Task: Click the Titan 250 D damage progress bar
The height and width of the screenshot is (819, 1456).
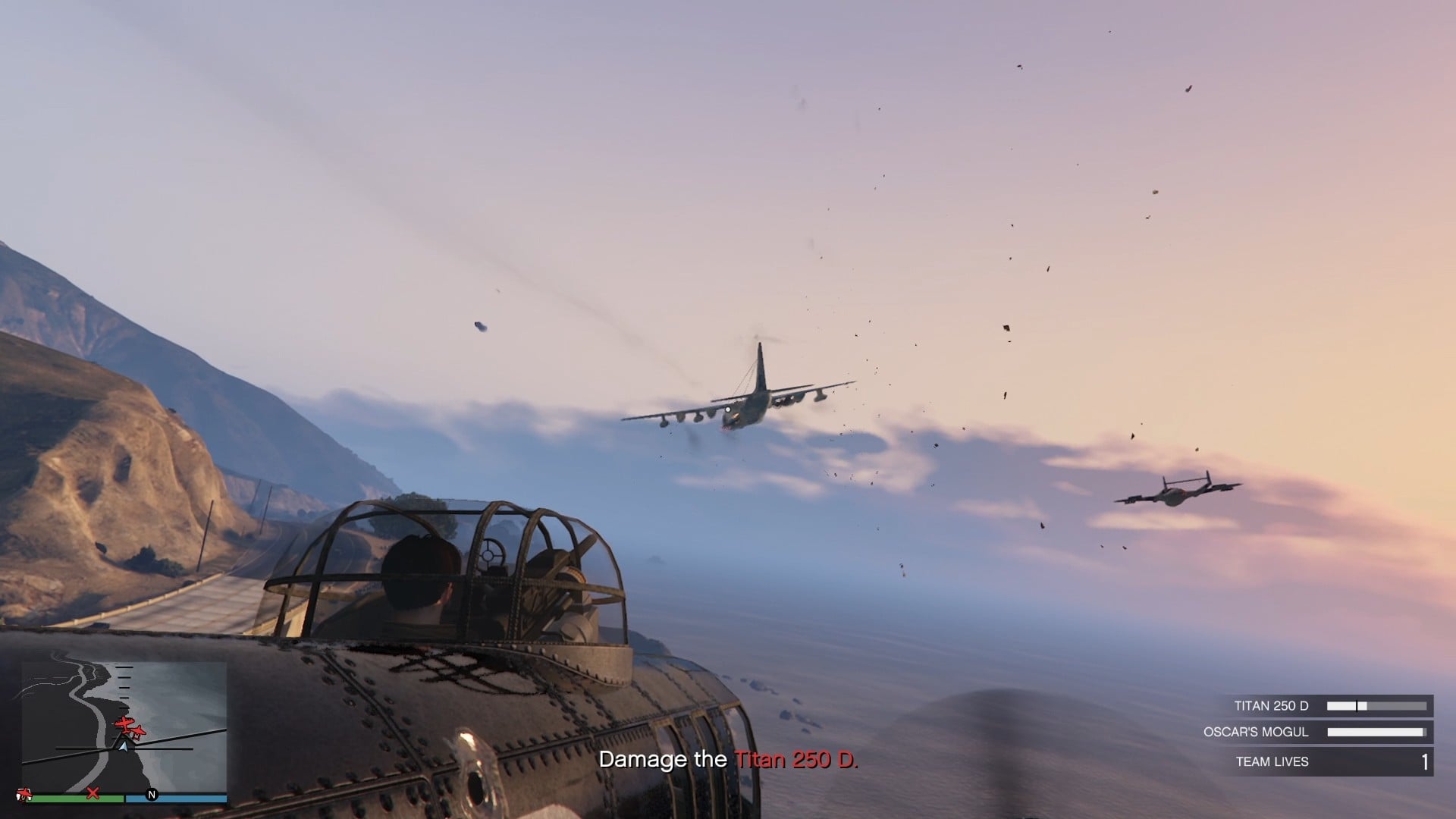Action: click(1376, 705)
